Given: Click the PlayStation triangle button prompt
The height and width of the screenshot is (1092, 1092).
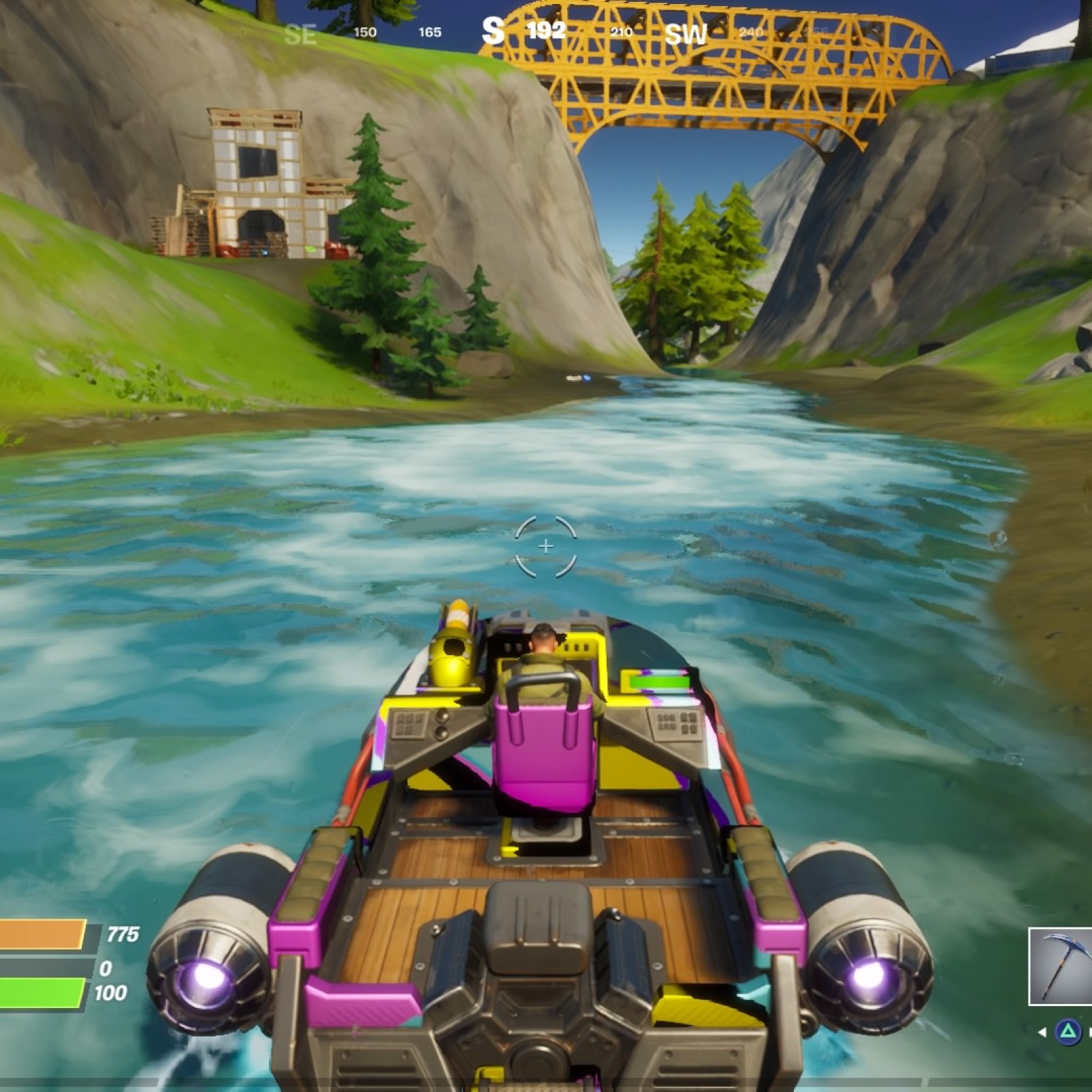Looking at the screenshot, I should tap(1069, 1031).
